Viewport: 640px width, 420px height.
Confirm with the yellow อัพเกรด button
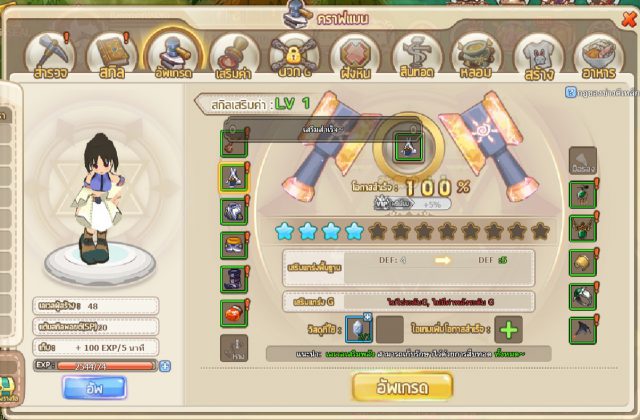403,386
